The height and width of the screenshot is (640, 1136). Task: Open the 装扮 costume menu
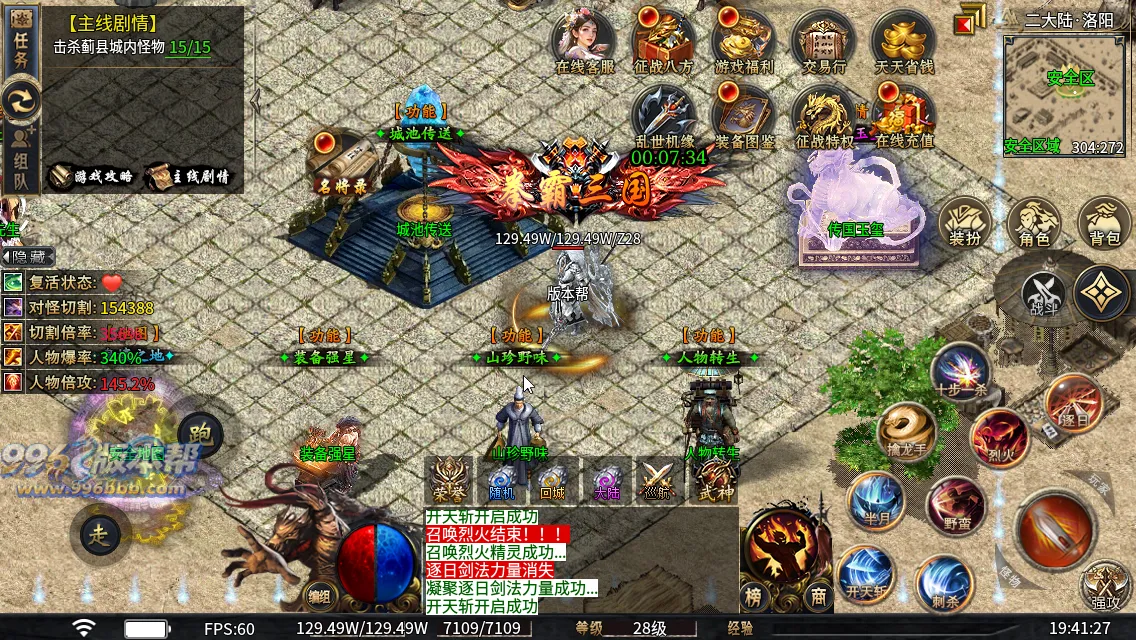pyautogui.click(x=964, y=222)
